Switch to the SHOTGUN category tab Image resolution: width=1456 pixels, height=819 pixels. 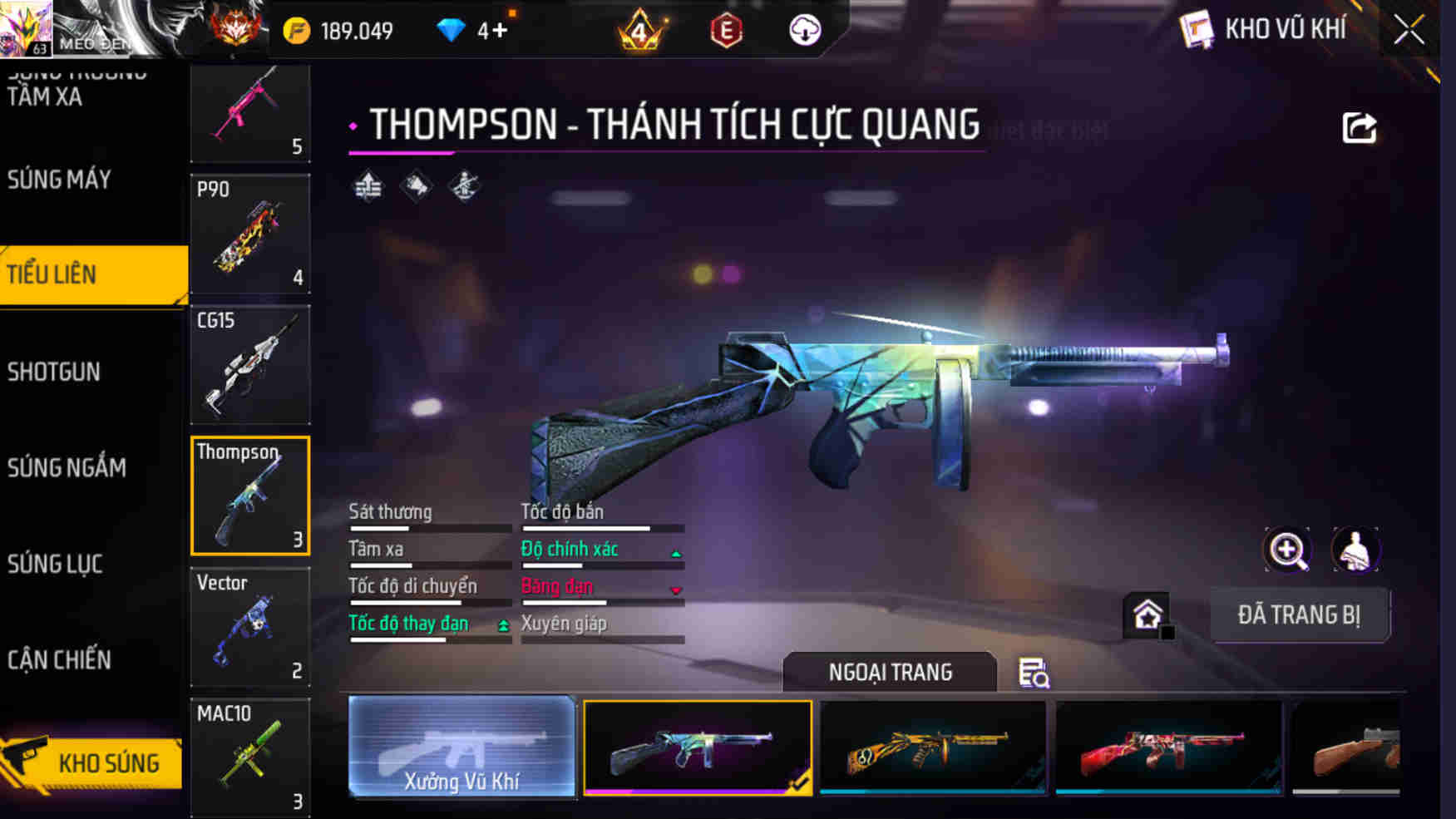[x=55, y=372]
